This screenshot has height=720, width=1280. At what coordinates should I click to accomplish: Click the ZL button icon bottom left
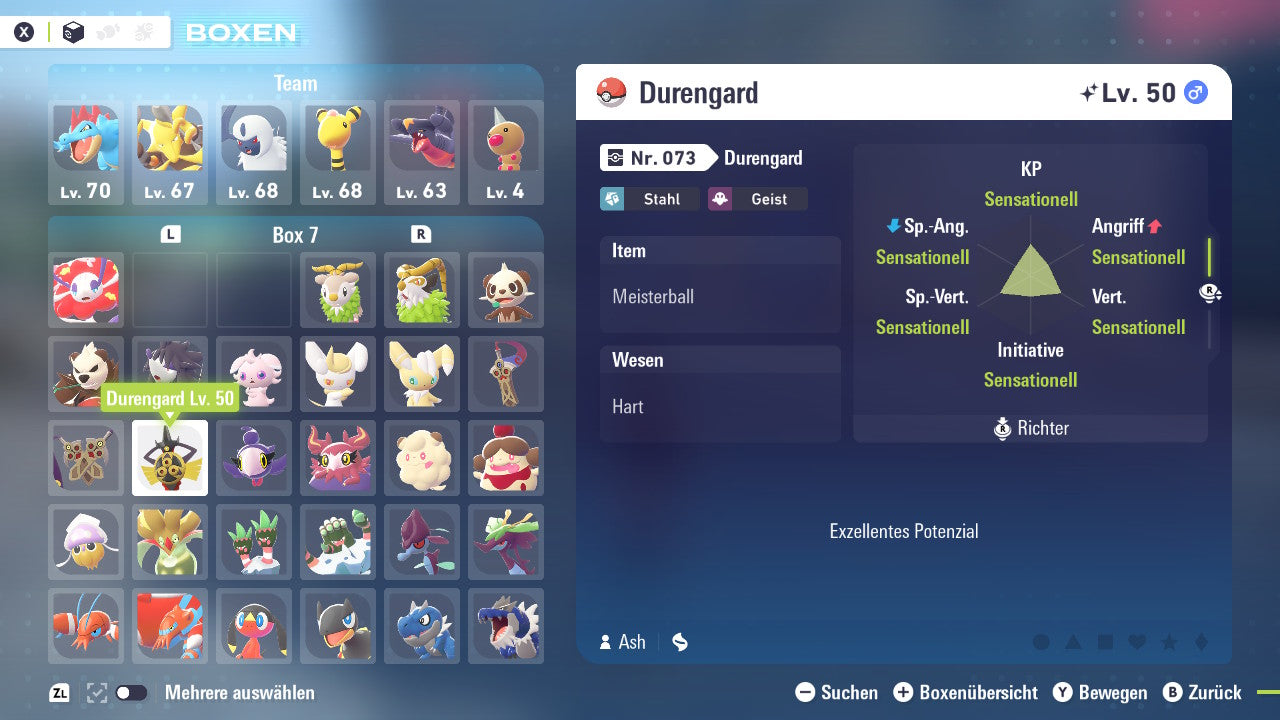point(58,692)
